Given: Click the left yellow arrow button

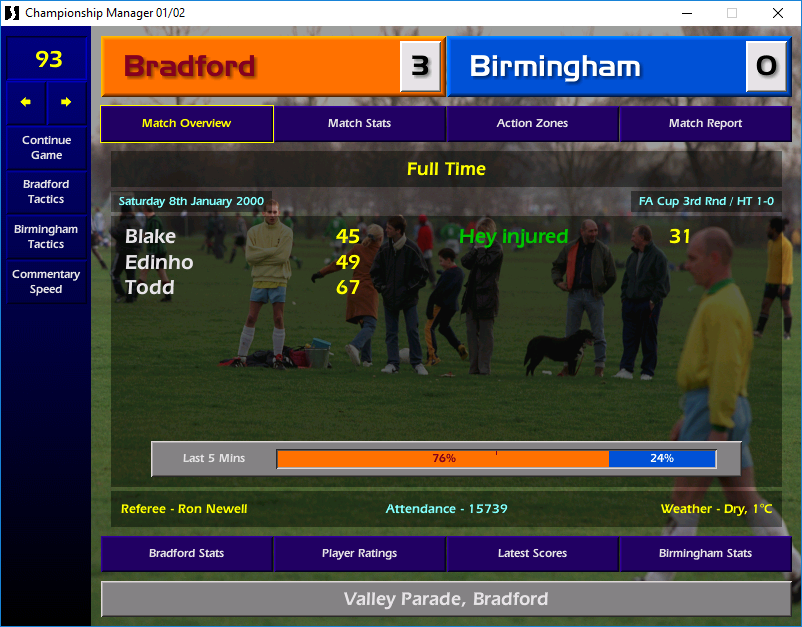Looking at the screenshot, I should click(x=26, y=102).
